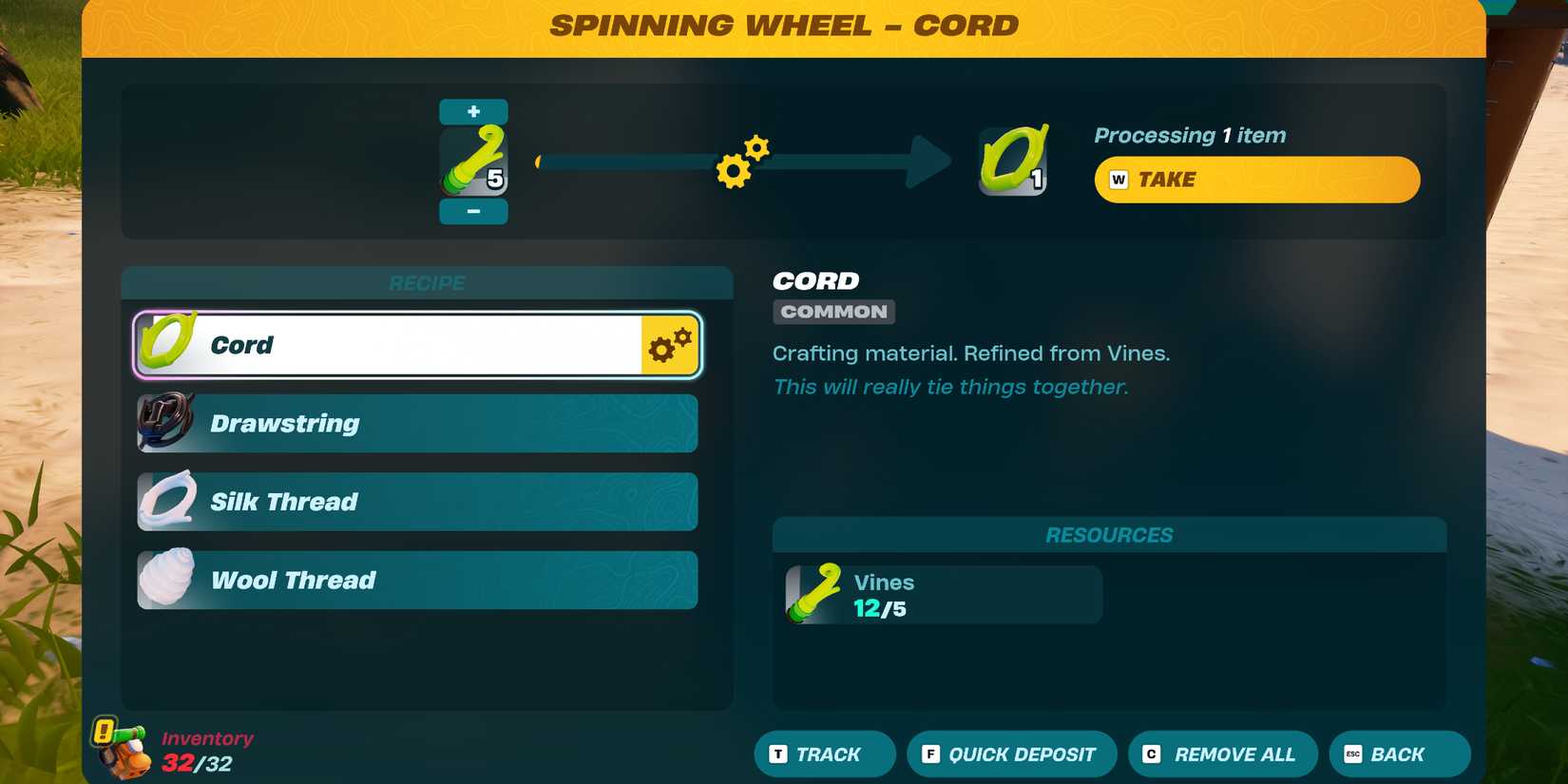This screenshot has width=1568, height=784.
Task: Select the Drawstring recipe entry
Action: coord(413,423)
